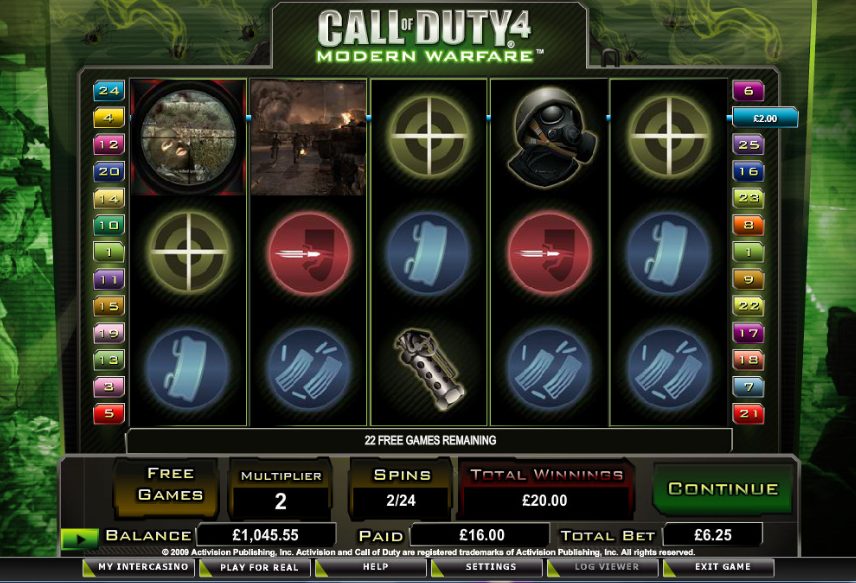Select payline marker 6
This screenshot has height=583, width=856.
(748, 91)
